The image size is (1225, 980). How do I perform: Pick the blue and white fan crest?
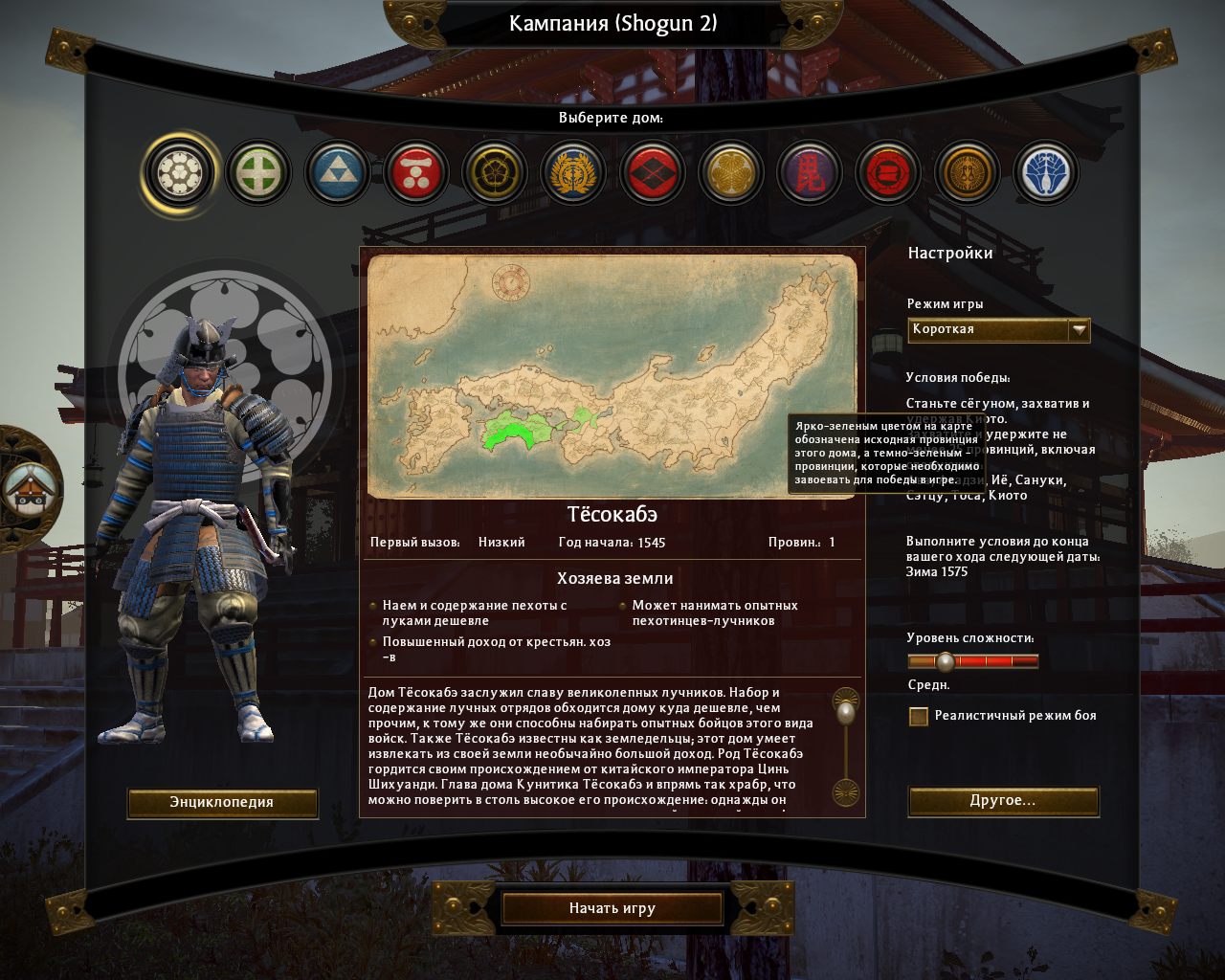[1045, 173]
